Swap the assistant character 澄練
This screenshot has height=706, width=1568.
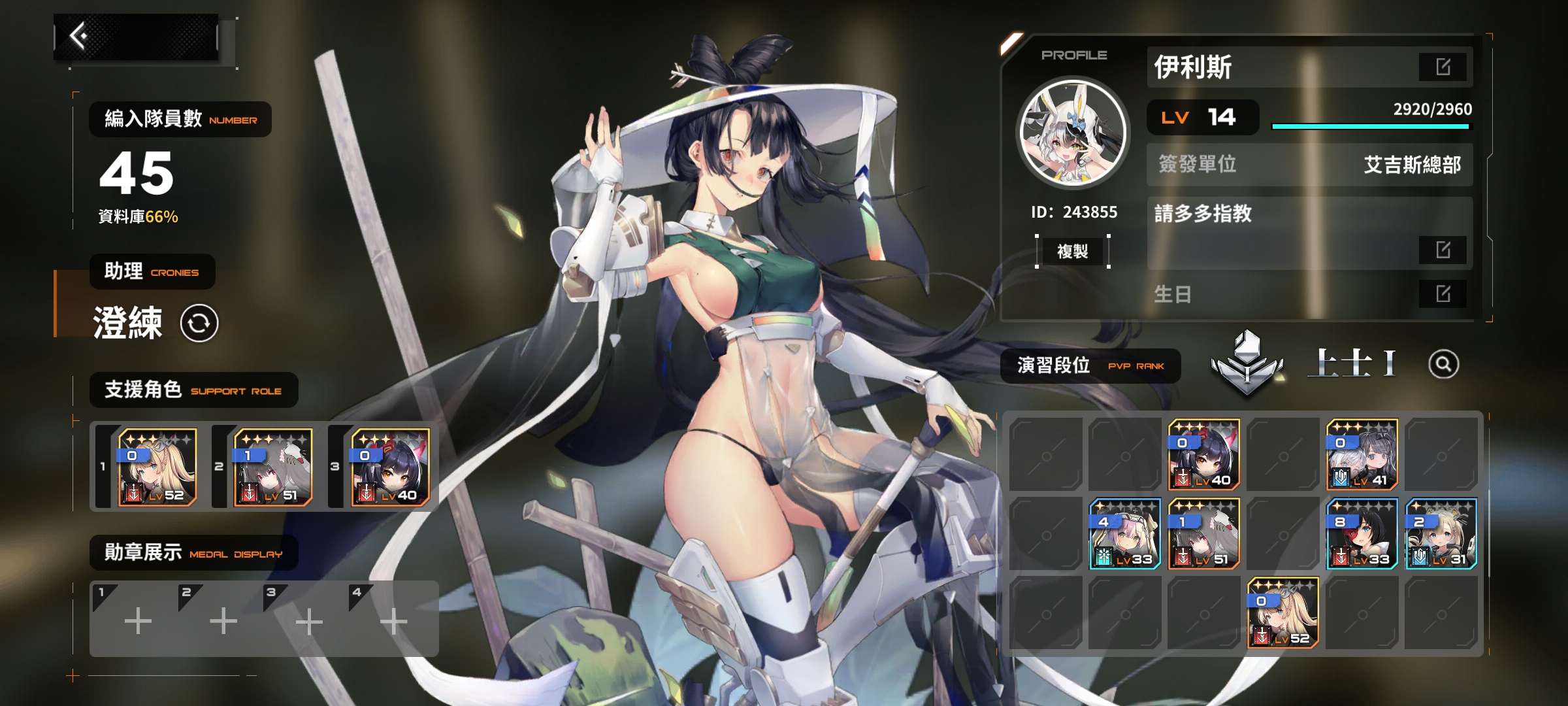pos(199,323)
